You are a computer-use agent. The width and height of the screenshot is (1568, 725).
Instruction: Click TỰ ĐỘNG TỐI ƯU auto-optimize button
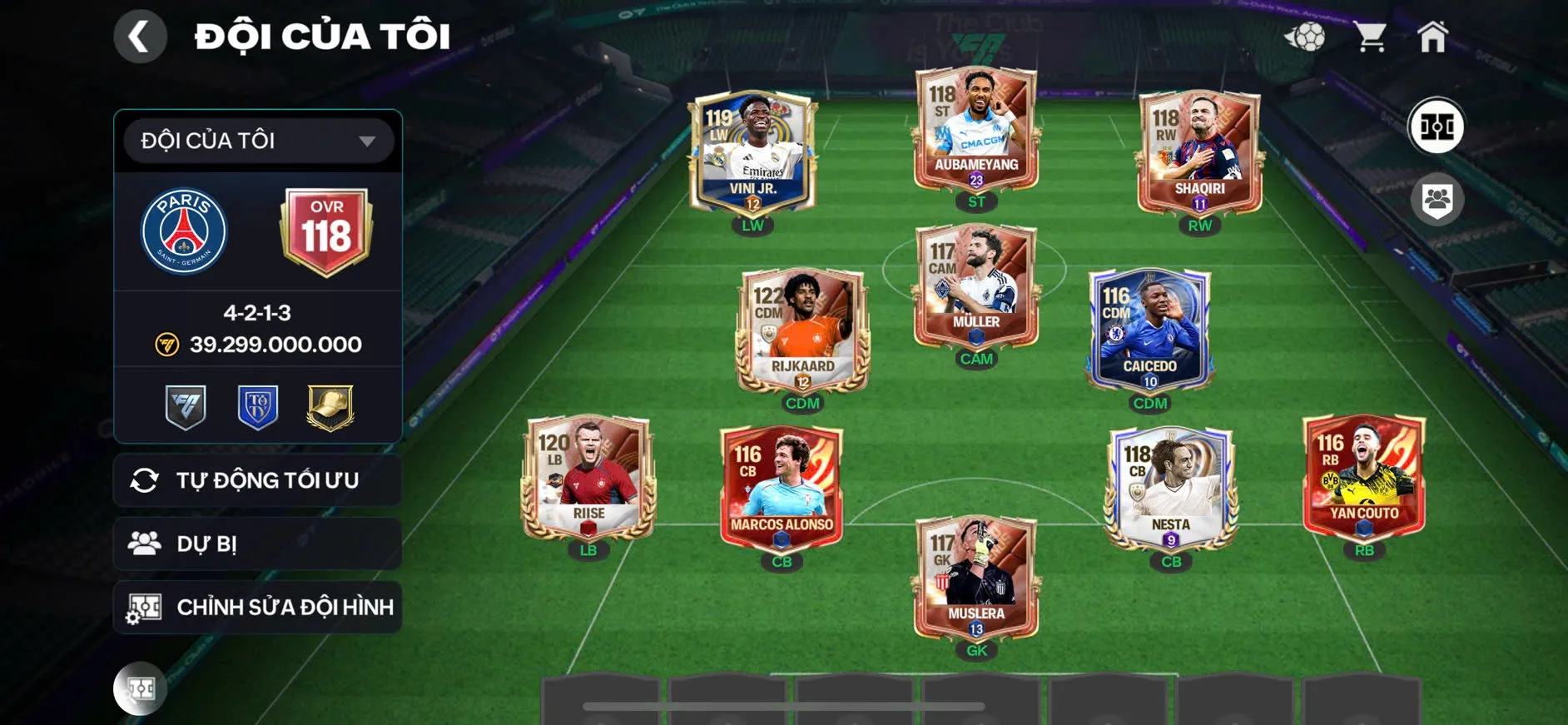(x=258, y=480)
